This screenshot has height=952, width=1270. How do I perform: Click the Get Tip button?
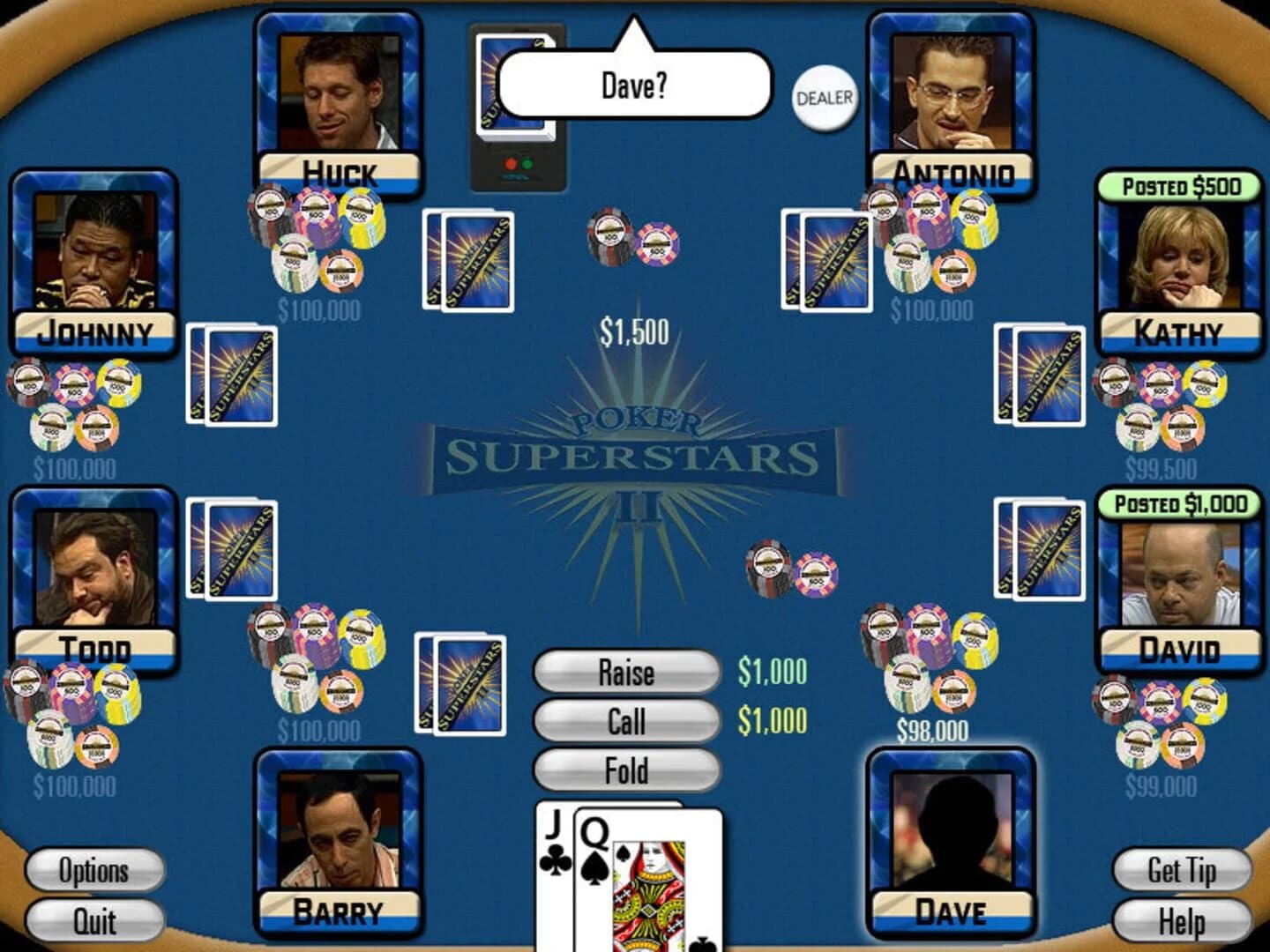(1177, 871)
